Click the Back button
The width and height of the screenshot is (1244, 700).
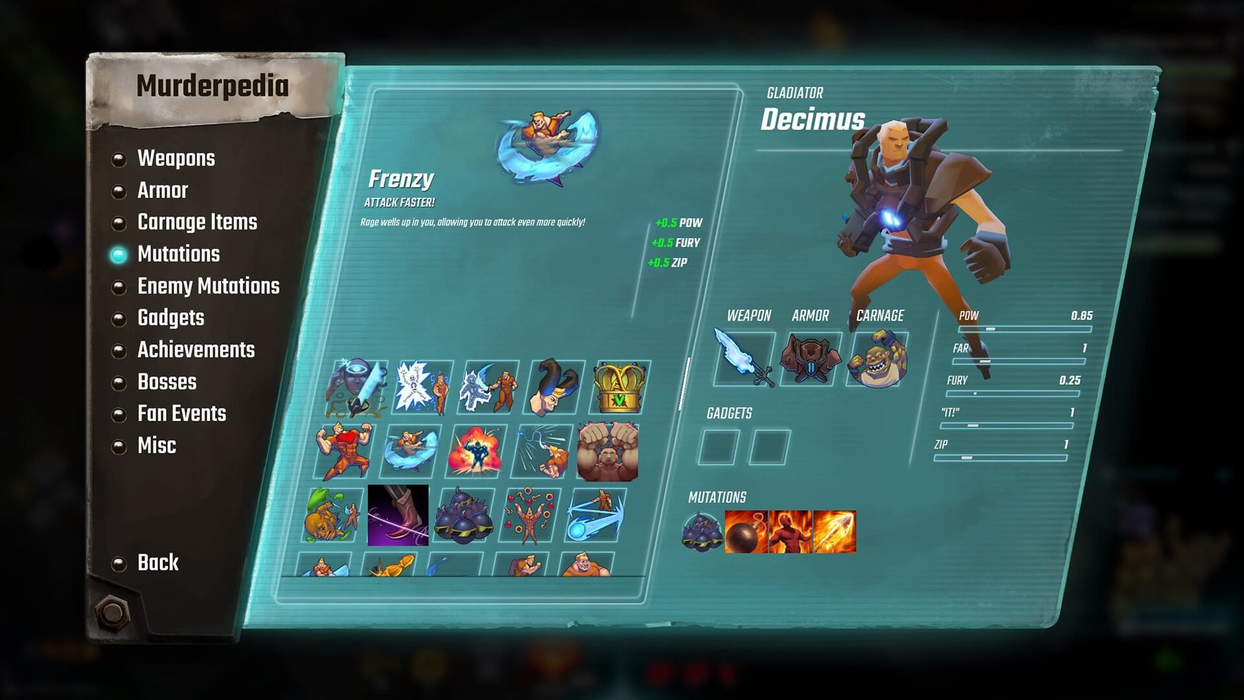tap(157, 563)
